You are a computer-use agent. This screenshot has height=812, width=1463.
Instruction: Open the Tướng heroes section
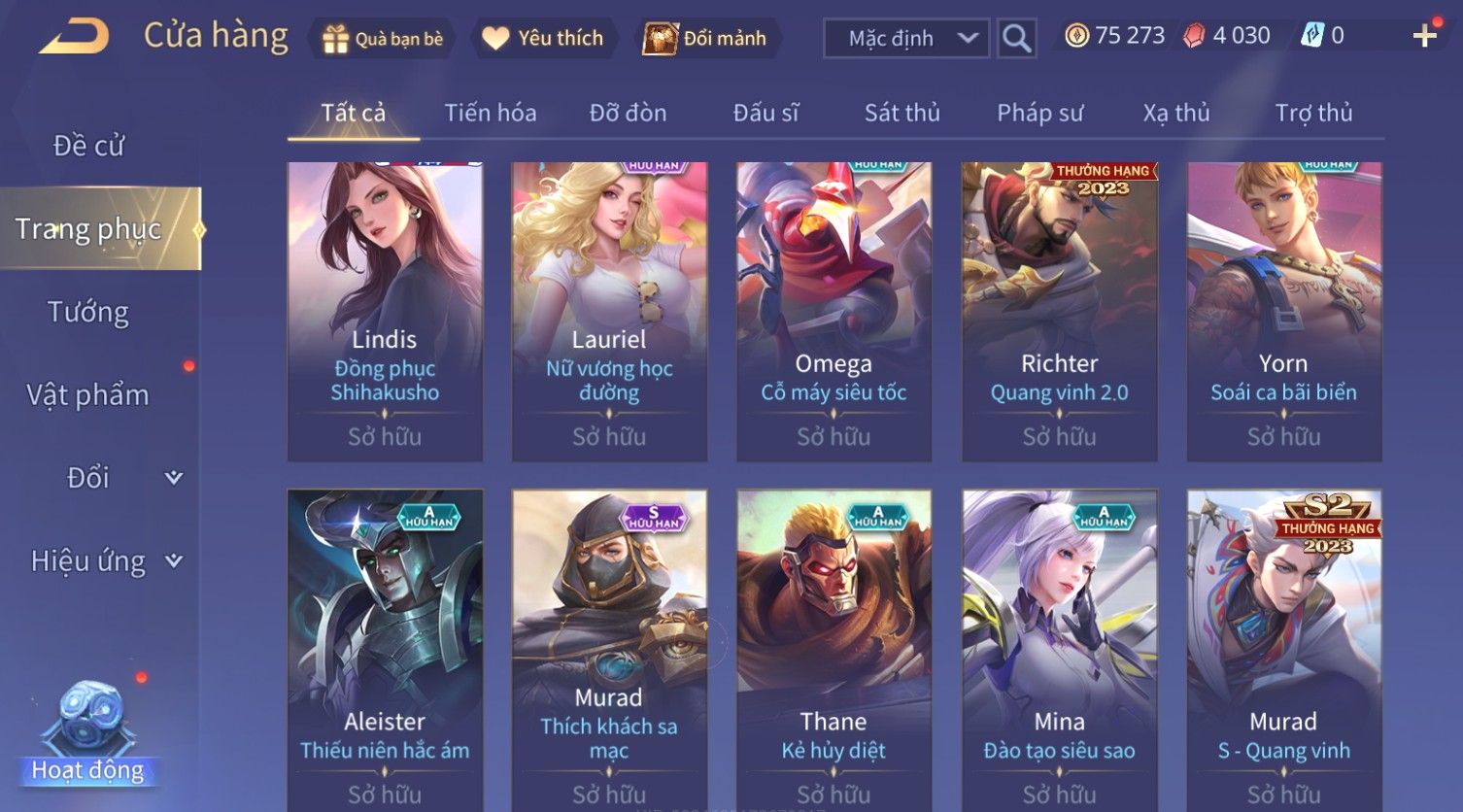click(88, 312)
